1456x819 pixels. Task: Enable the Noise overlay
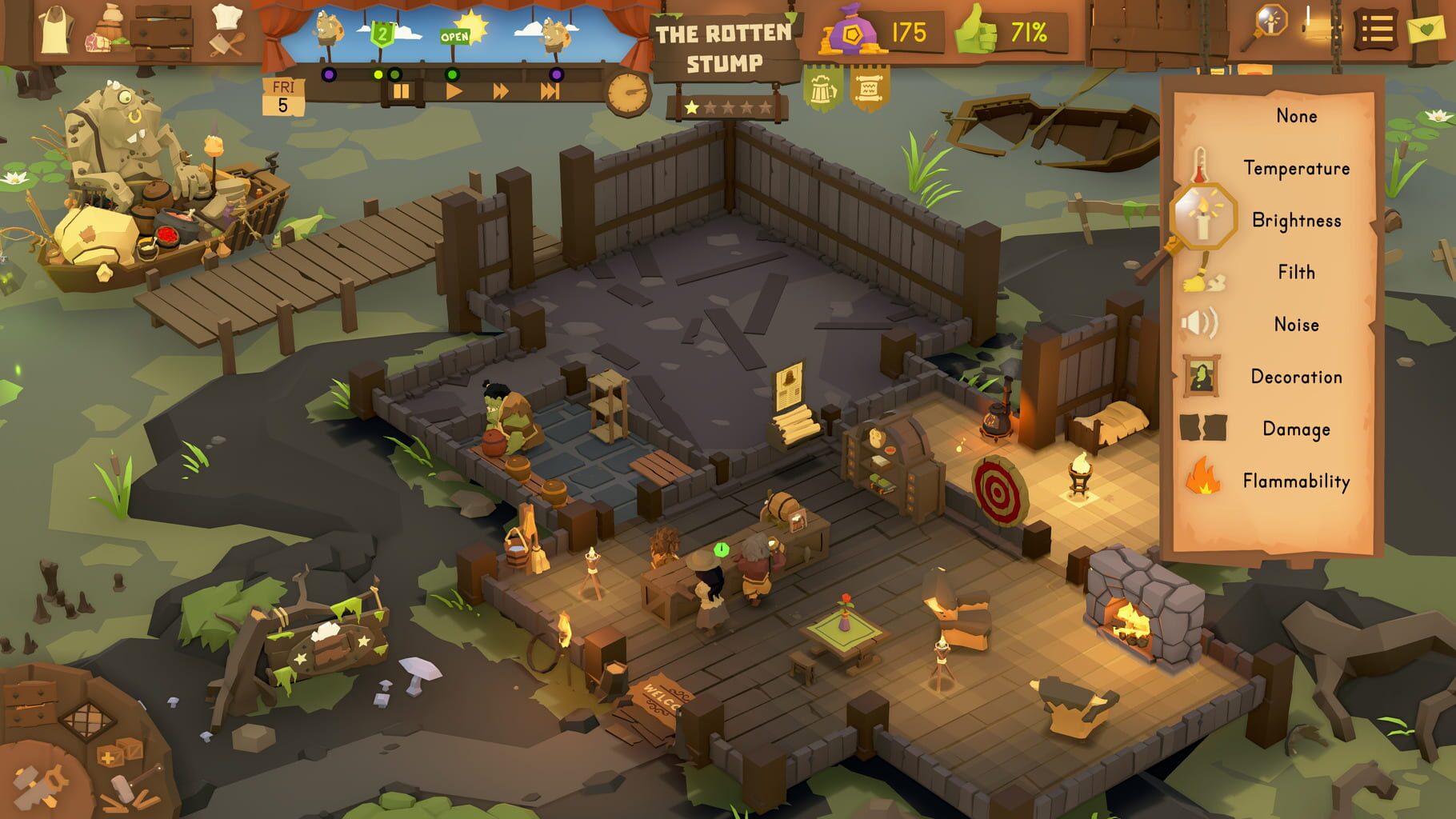(1298, 324)
